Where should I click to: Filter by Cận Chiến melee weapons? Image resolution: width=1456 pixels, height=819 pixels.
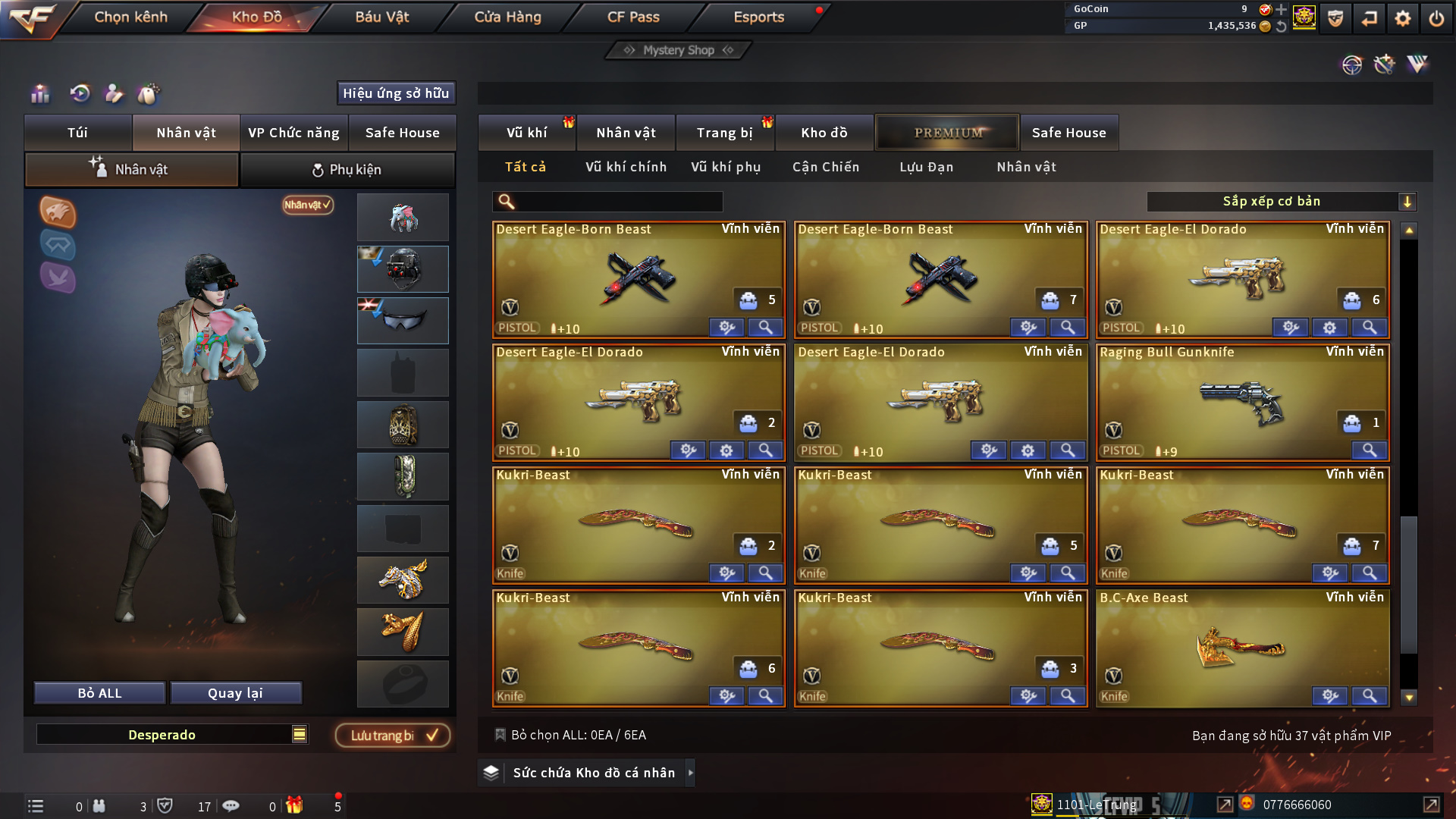coord(825,167)
